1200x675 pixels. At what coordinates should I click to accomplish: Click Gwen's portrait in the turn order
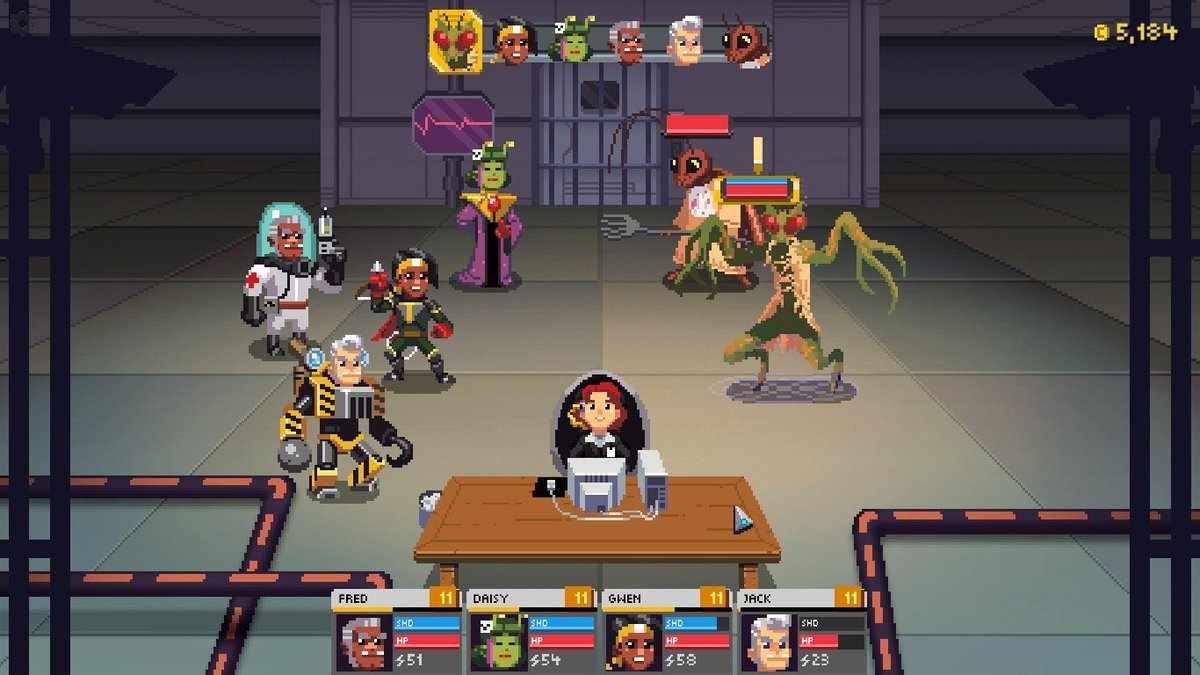(510, 42)
